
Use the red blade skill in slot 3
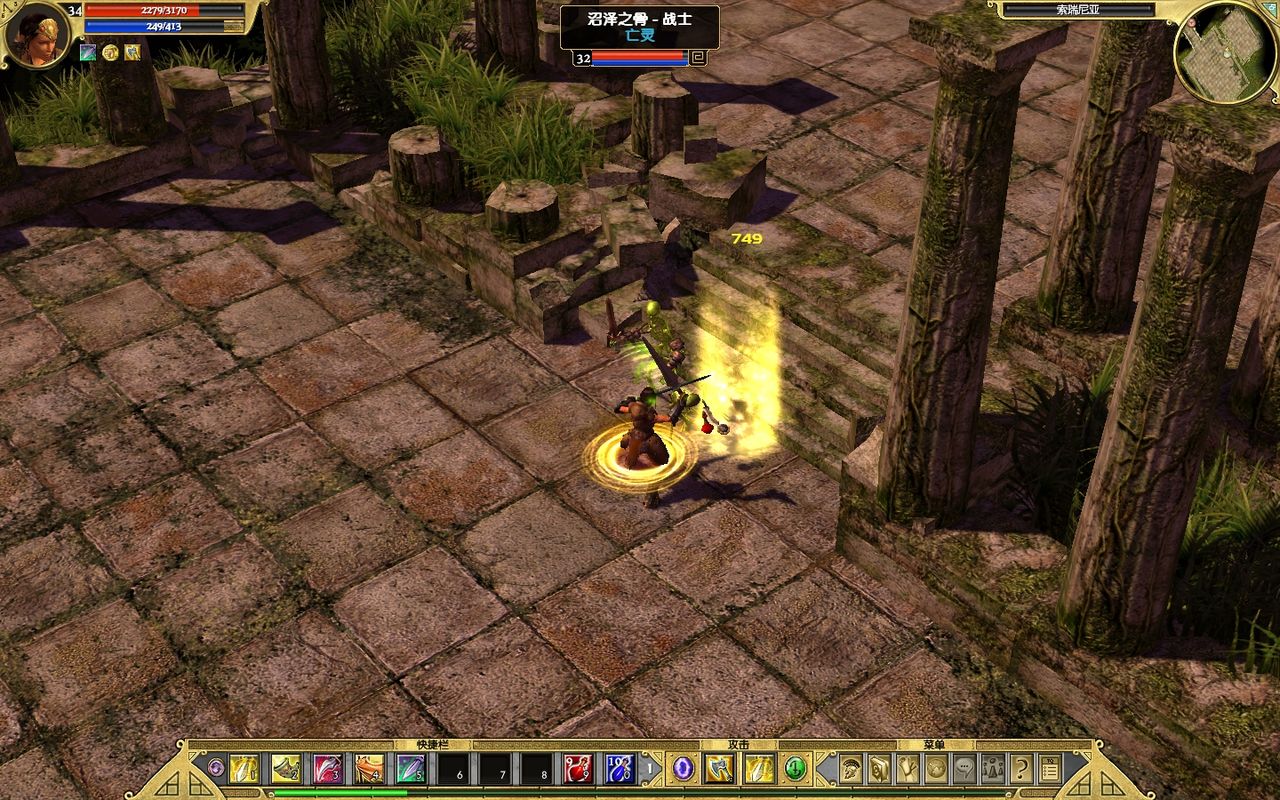(328, 769)
